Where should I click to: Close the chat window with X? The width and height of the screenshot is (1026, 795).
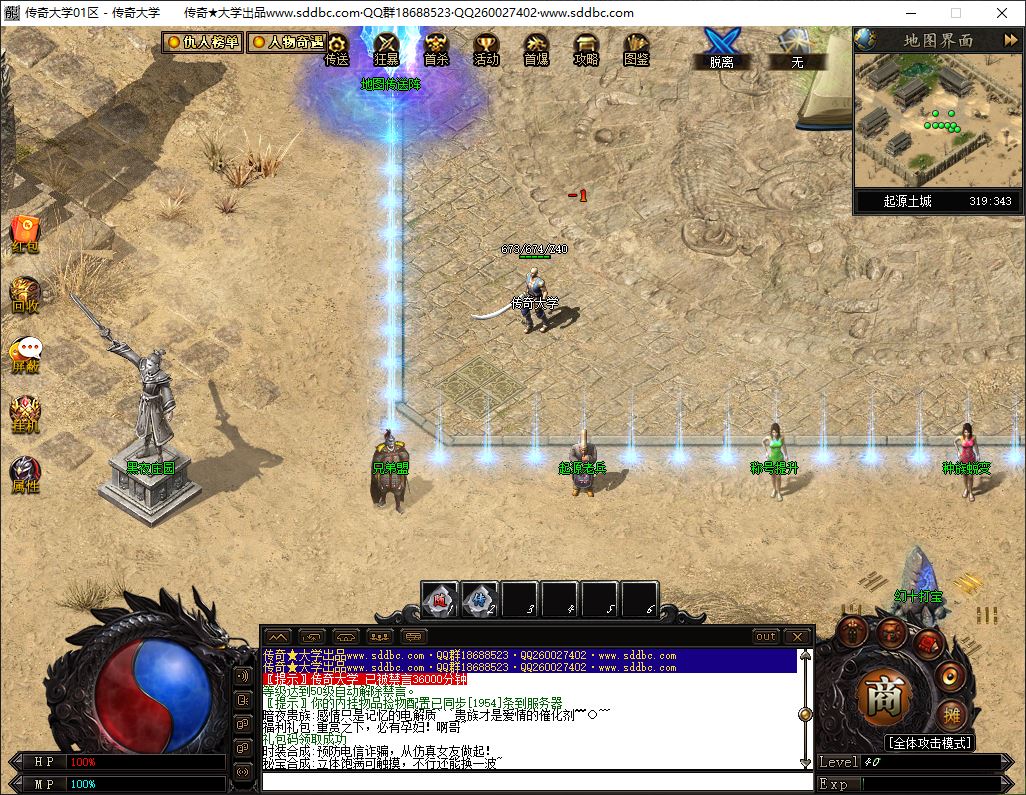coord(797,636)
